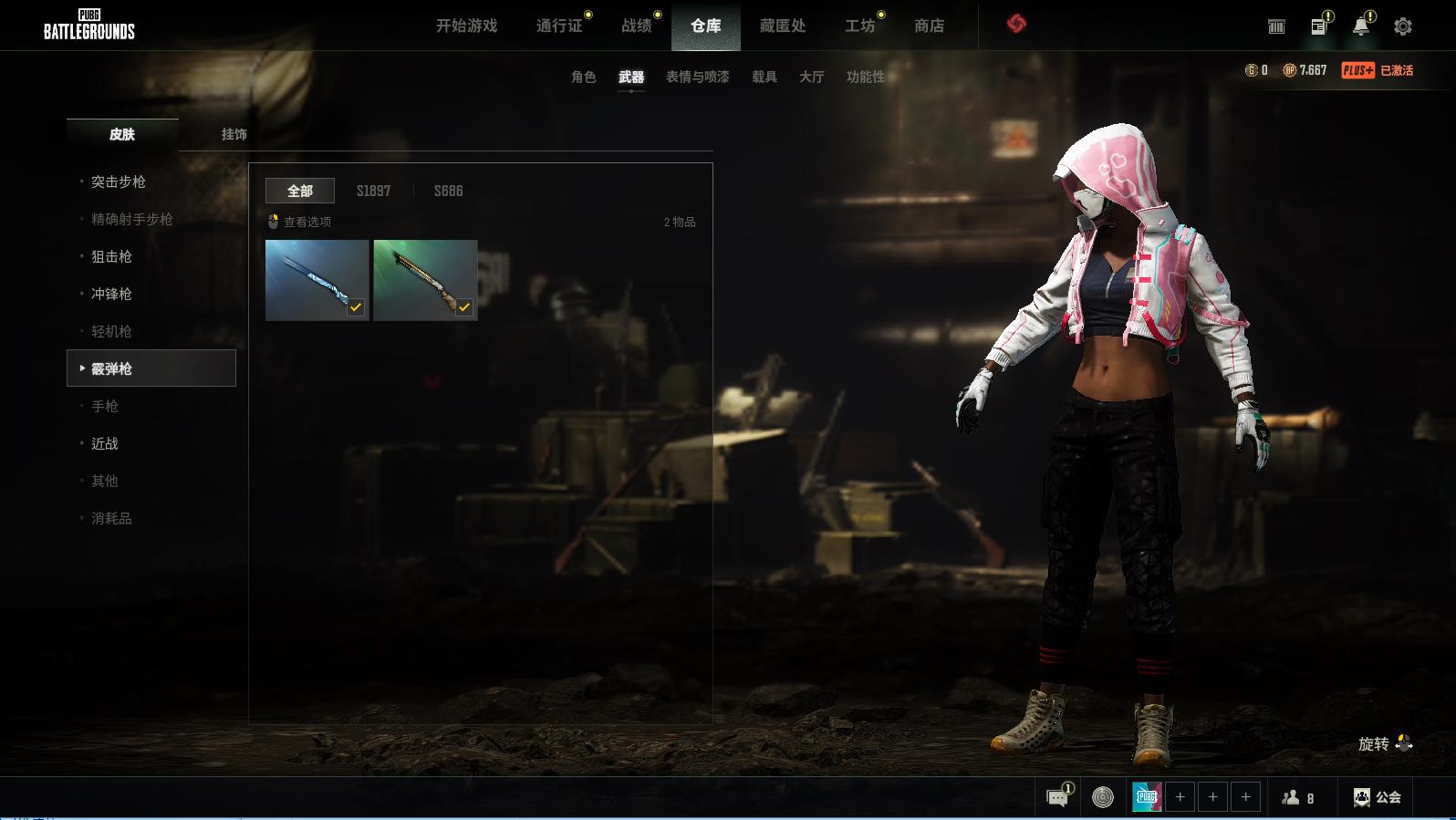The width and height of the screenshot is (1456, 820).
Task: Go to the 通行证 pass page
Action: pos(559,26)
